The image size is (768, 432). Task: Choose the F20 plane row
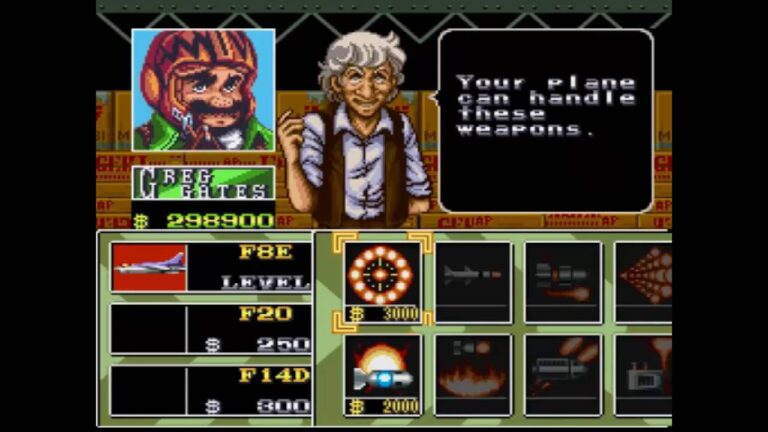click(210, 330)
